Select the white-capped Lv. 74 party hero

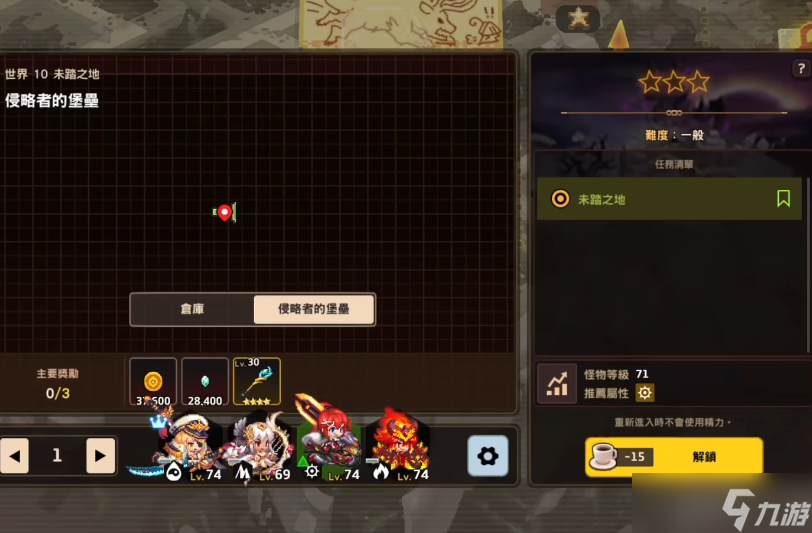(x=187, y=447)
